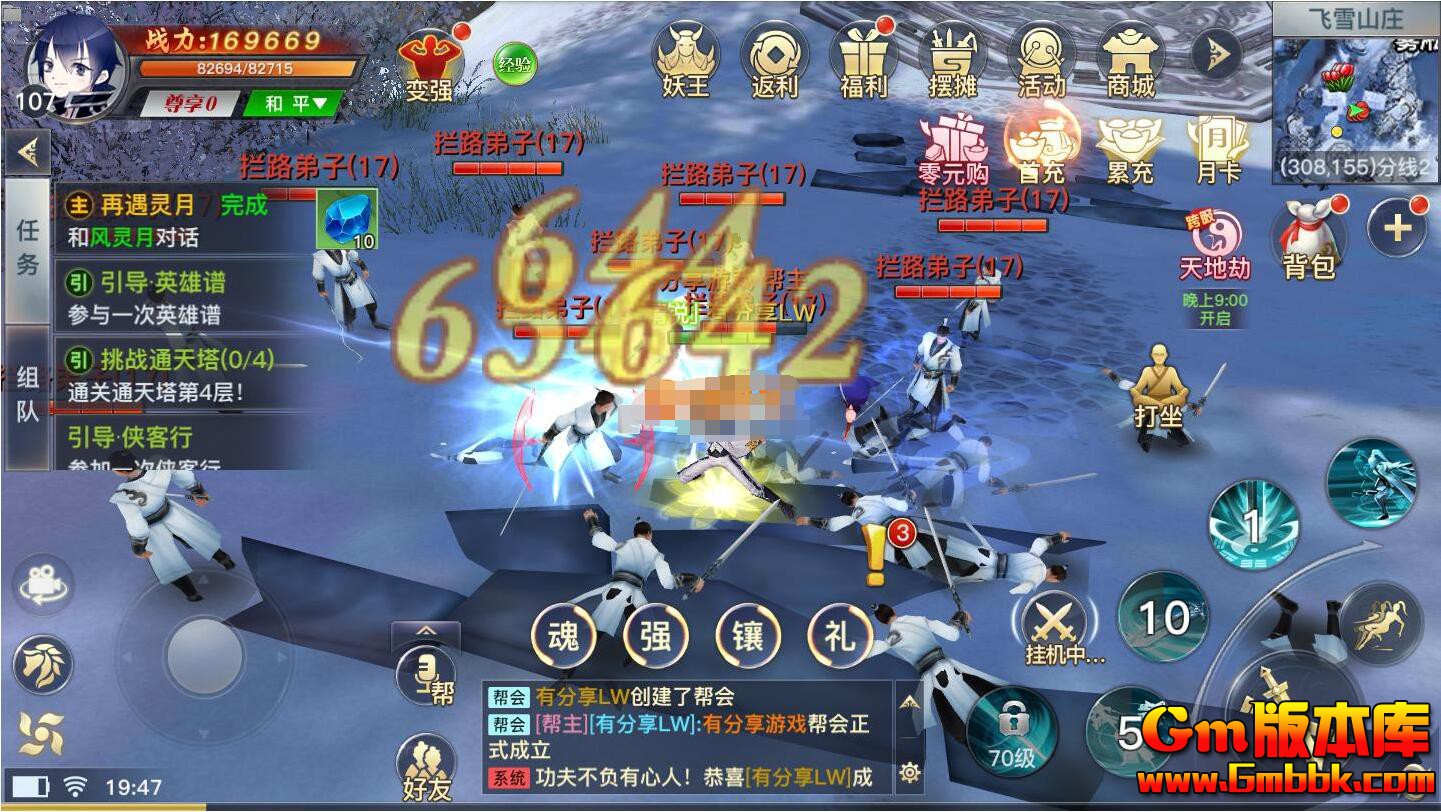The width and height of the screenshot is (1441, 812).
Task: Switch to the 组队 team tab
Action: point(27,388)
